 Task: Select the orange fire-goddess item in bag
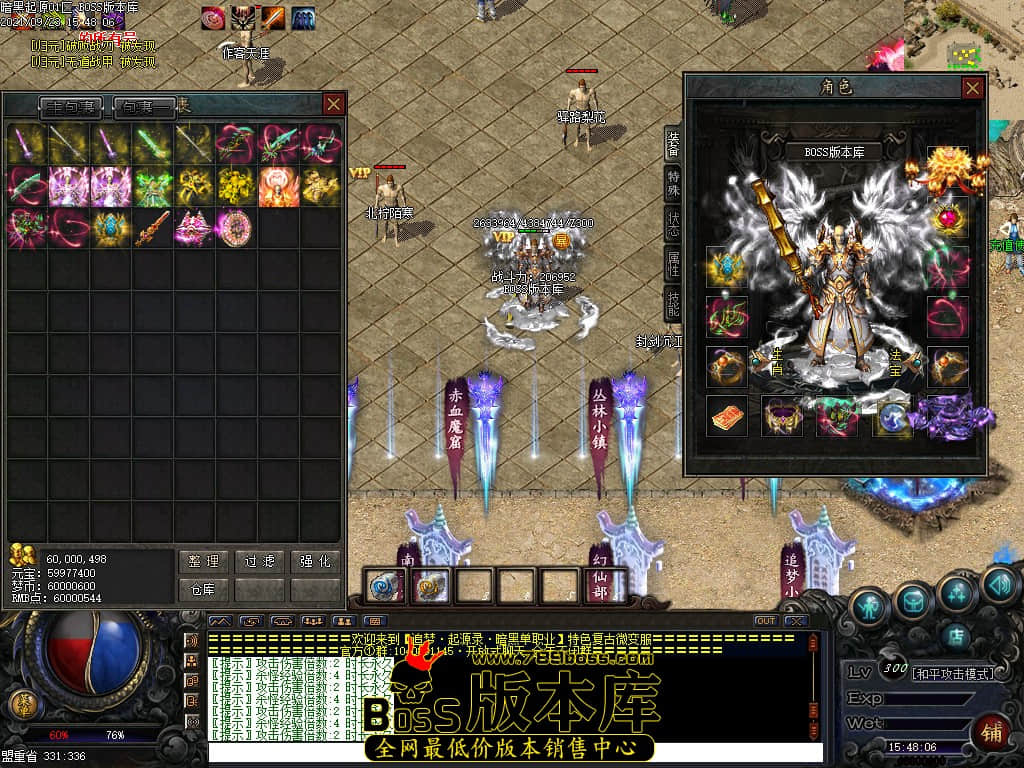[278, 186]
